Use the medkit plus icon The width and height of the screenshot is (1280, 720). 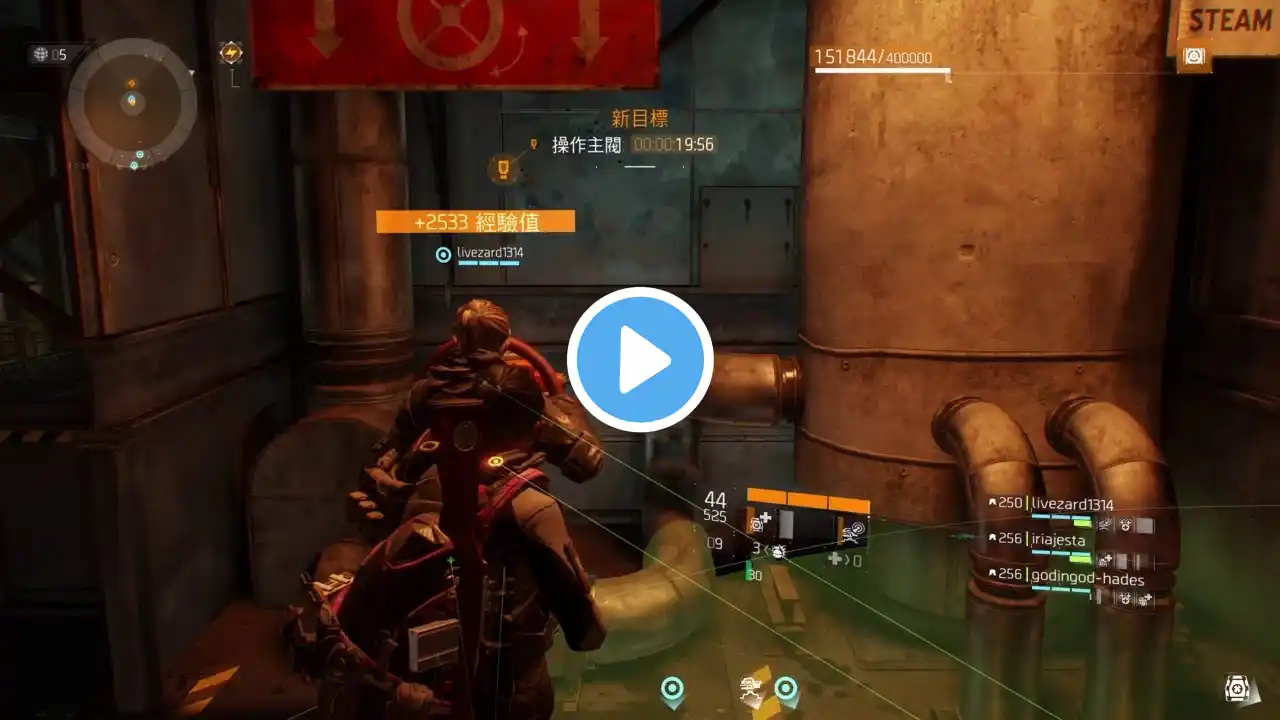tap(835, 559)
